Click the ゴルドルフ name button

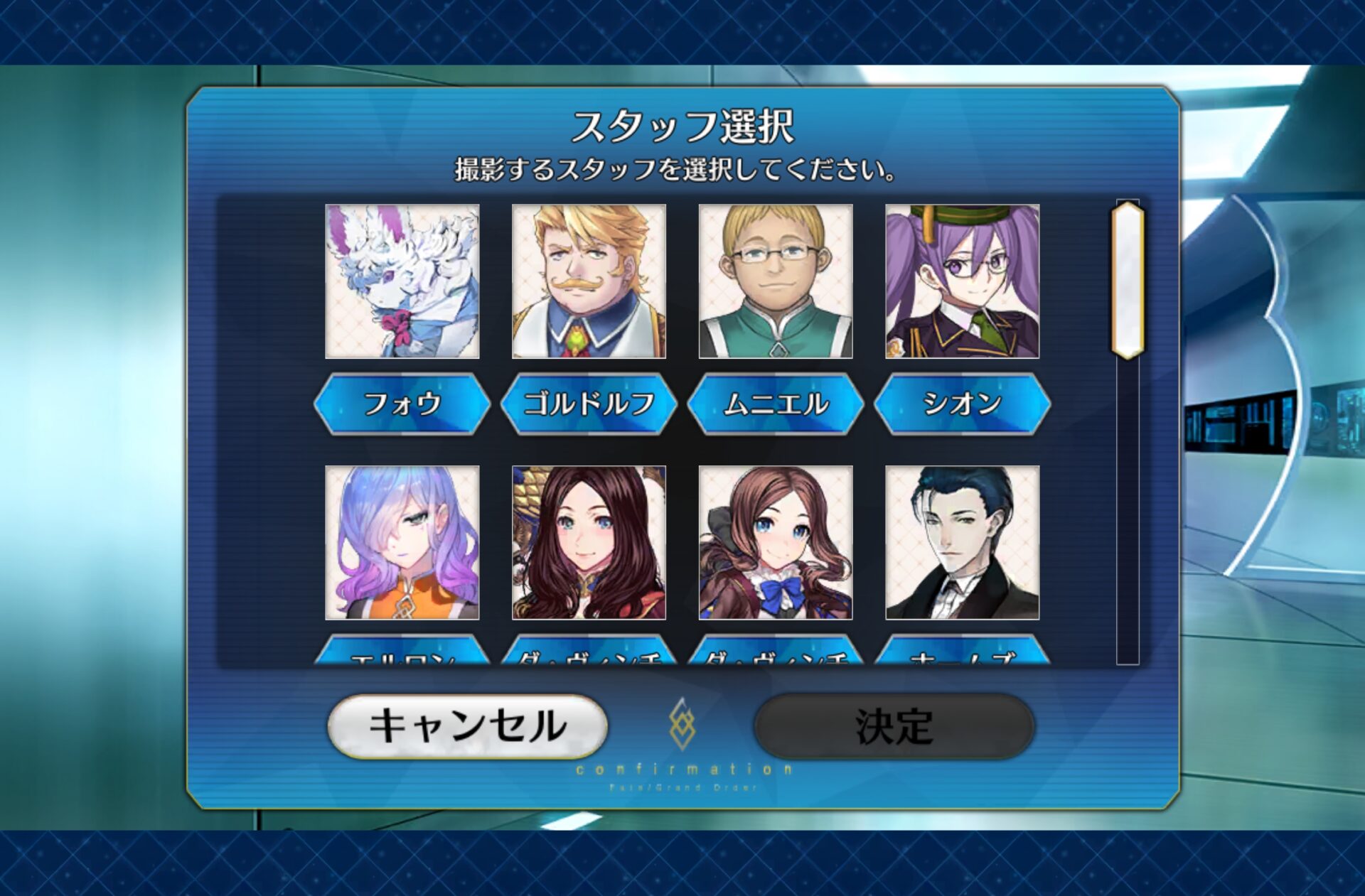click(589, 404)
